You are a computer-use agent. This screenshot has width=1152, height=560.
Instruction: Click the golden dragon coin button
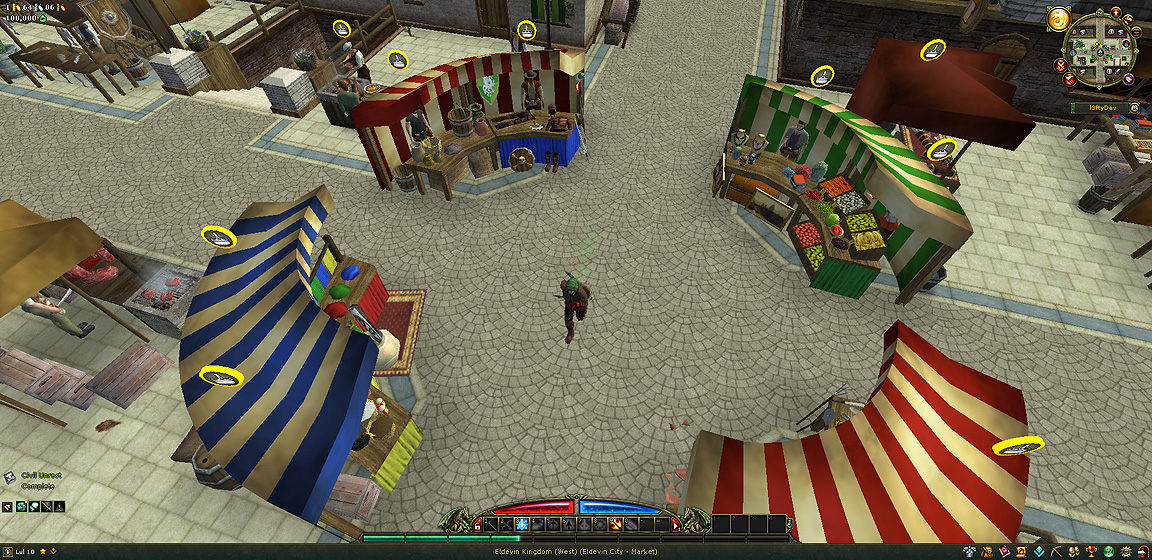1058,19
